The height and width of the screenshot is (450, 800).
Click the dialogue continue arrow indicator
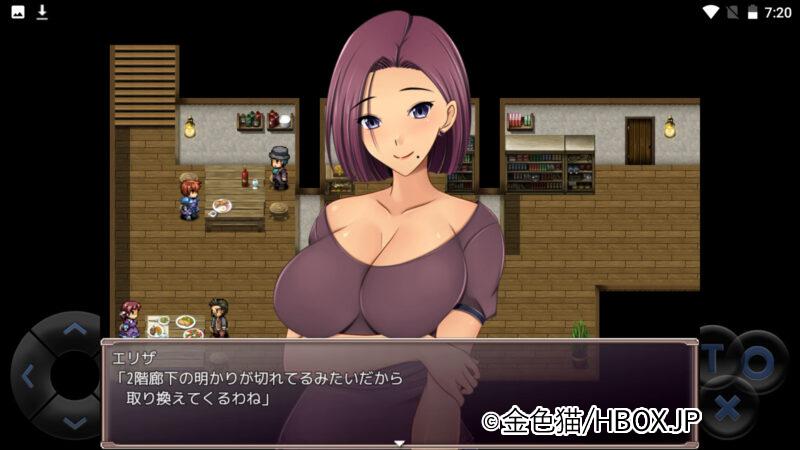click(399, 442)
